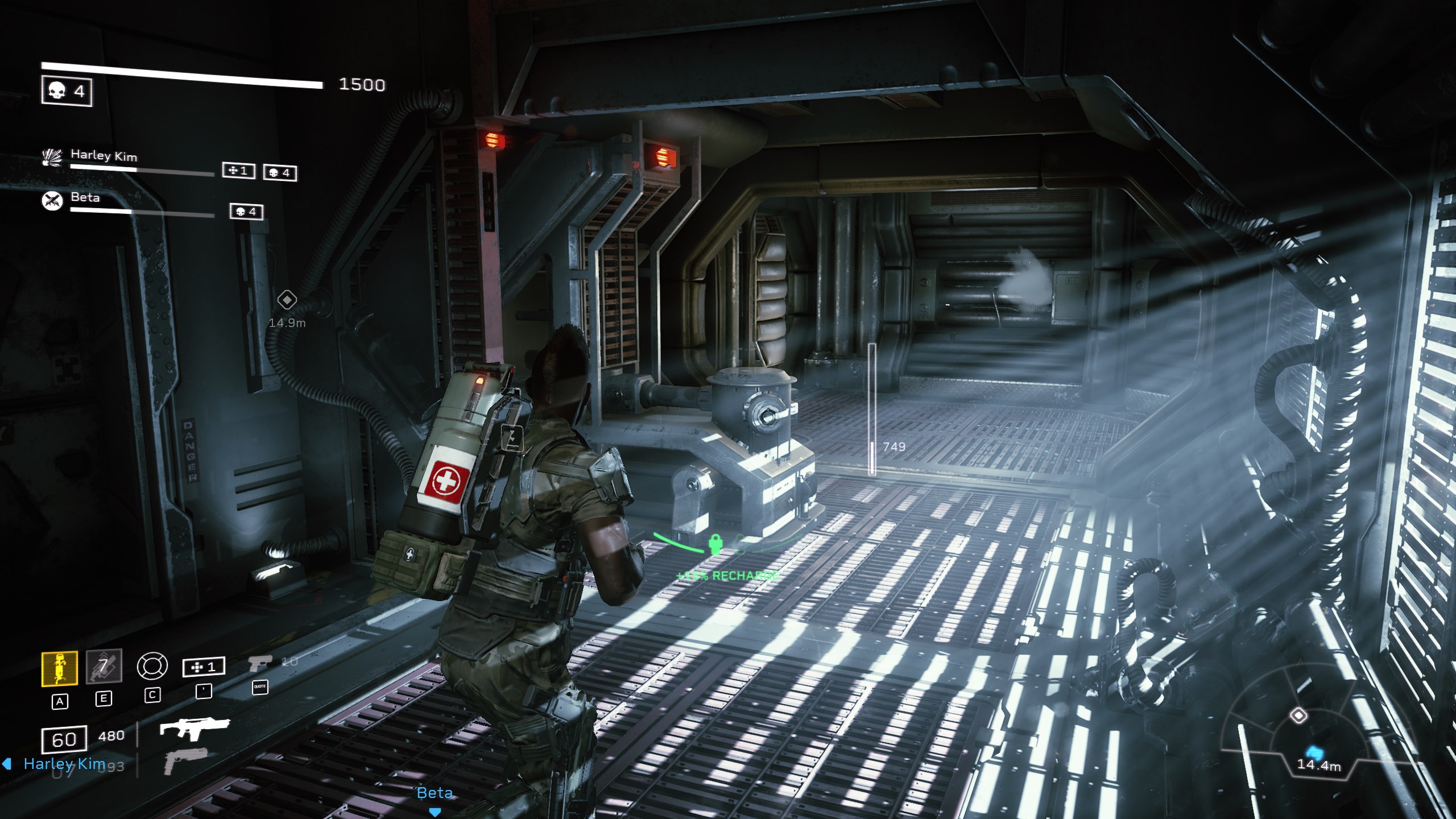This screenshot has width=1456, height=819.
Task: Select Beta's crossed-rifles class icon
Action: [52, 201]
